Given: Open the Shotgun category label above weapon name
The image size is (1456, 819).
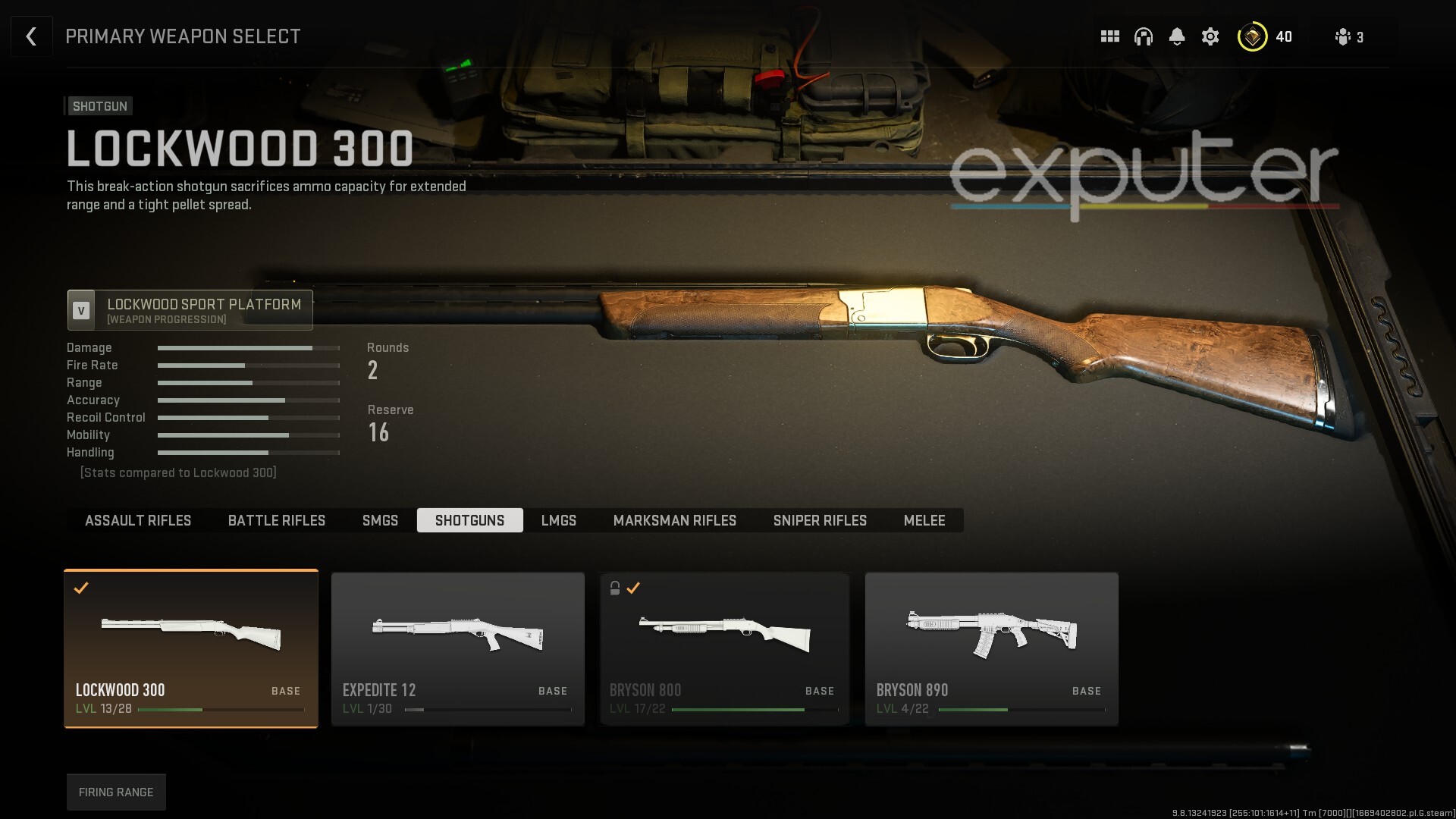Looking at the screenshot, I should [99, 106].
